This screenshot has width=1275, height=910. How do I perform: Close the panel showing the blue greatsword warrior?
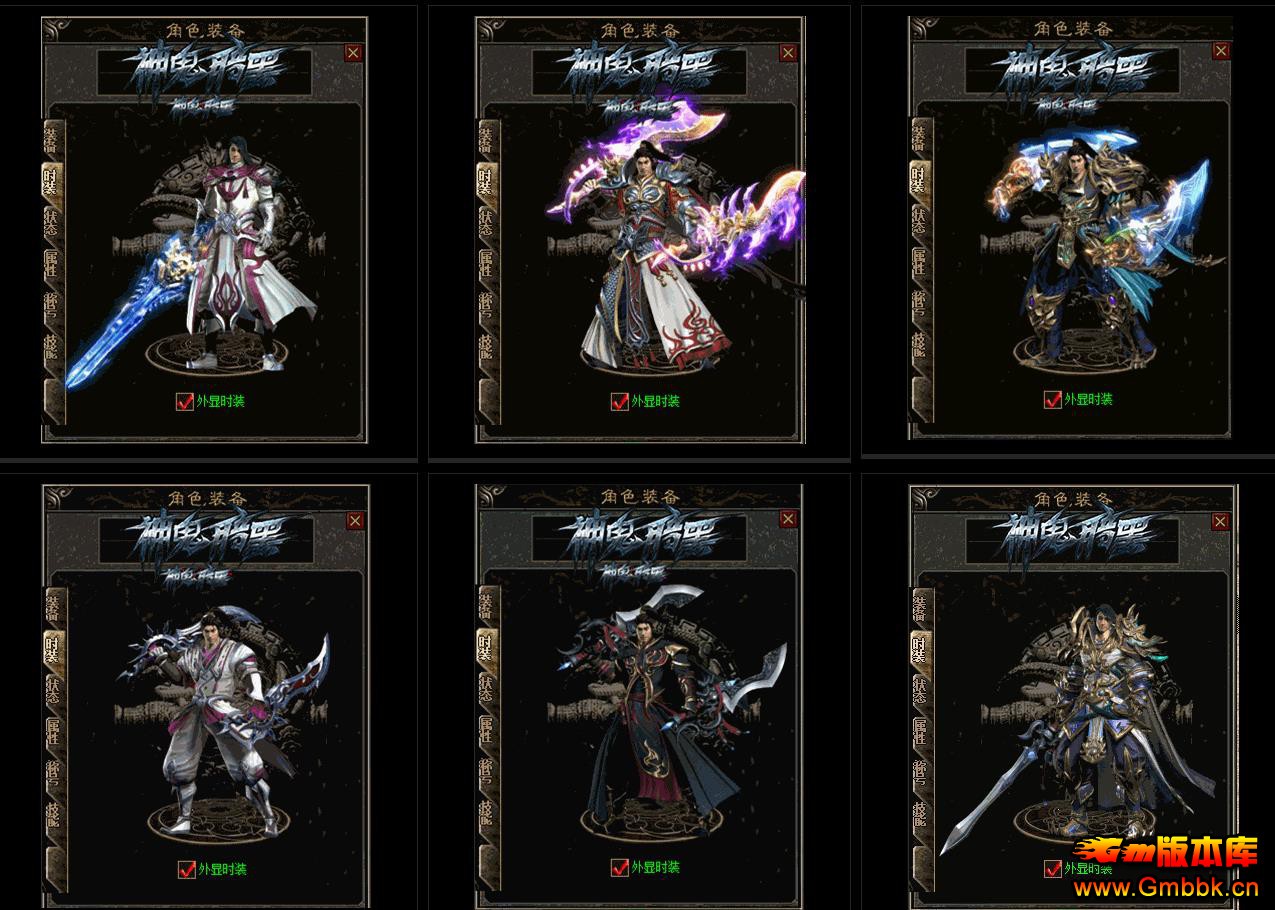(353, 53)
